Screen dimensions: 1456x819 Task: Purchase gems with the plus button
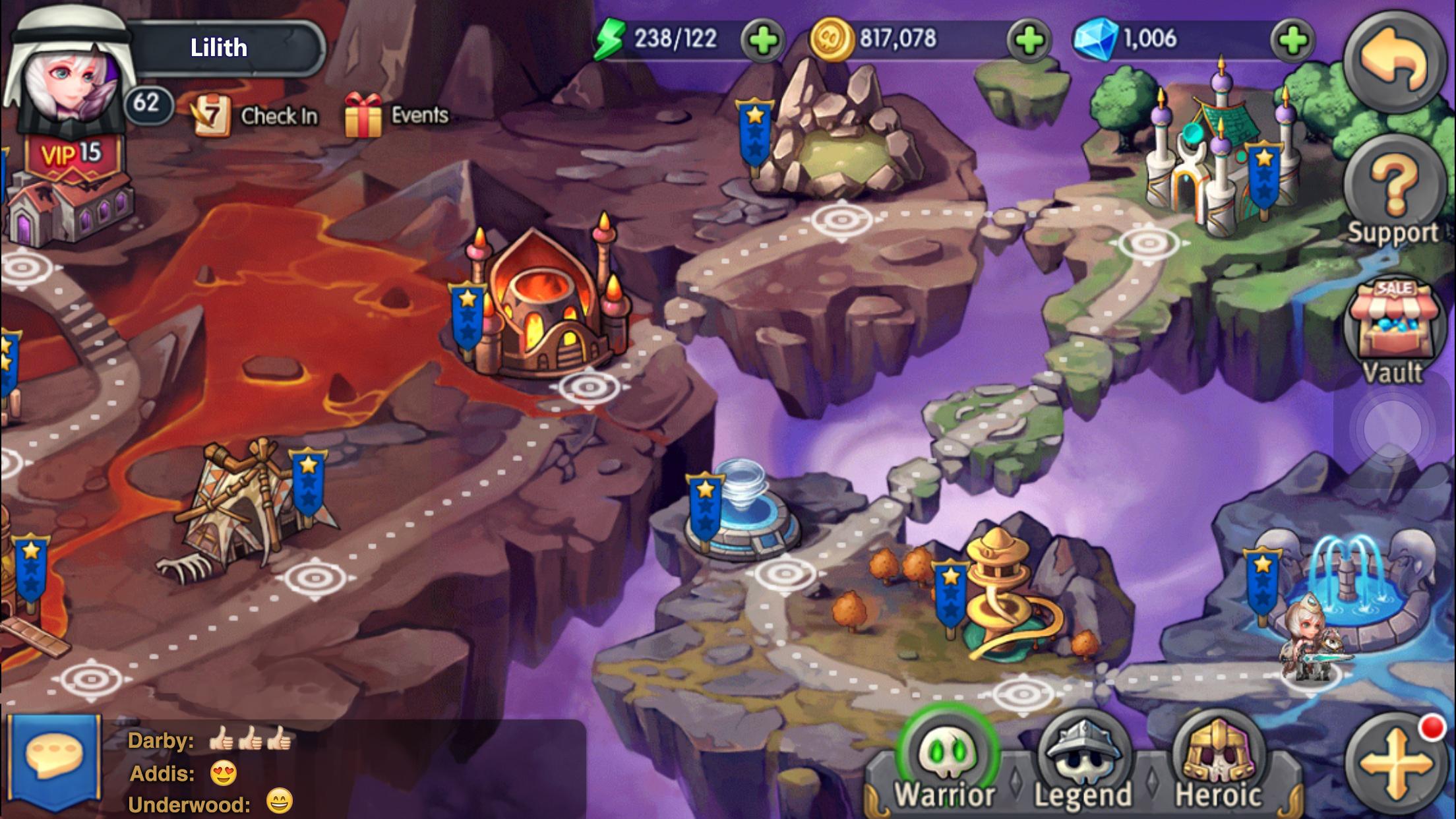pos(1296,38)
